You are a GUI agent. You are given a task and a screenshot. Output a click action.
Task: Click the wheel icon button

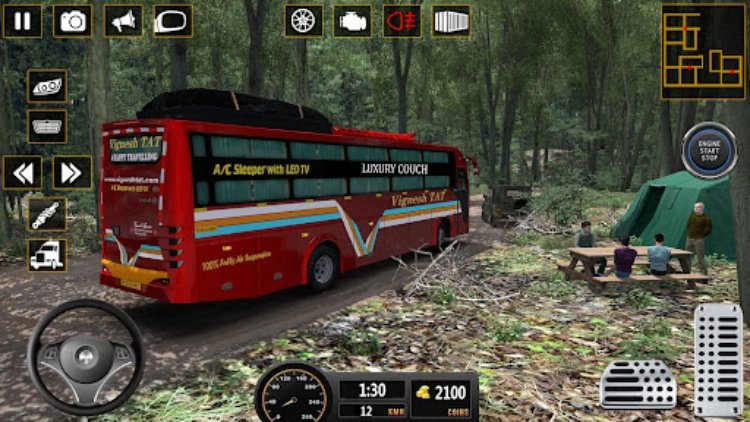(x=303, y=21)
